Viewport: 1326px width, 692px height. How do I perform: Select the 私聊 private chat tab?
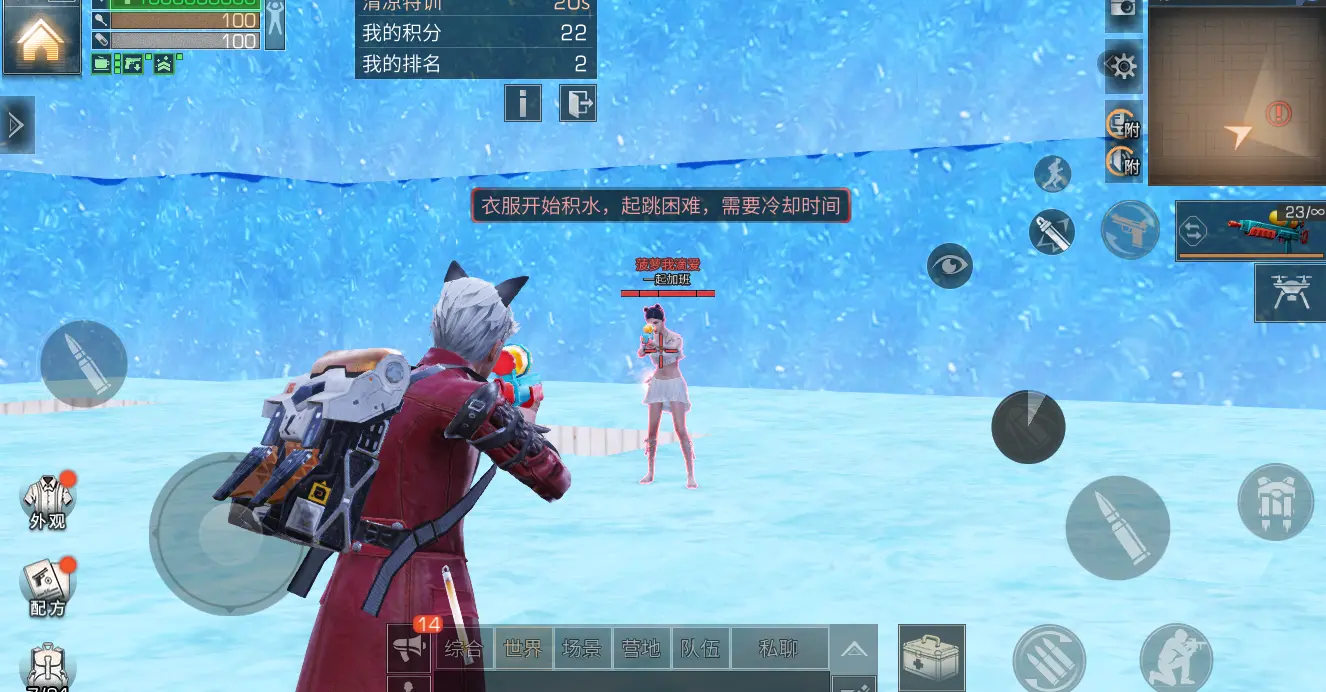click(779, 649)
